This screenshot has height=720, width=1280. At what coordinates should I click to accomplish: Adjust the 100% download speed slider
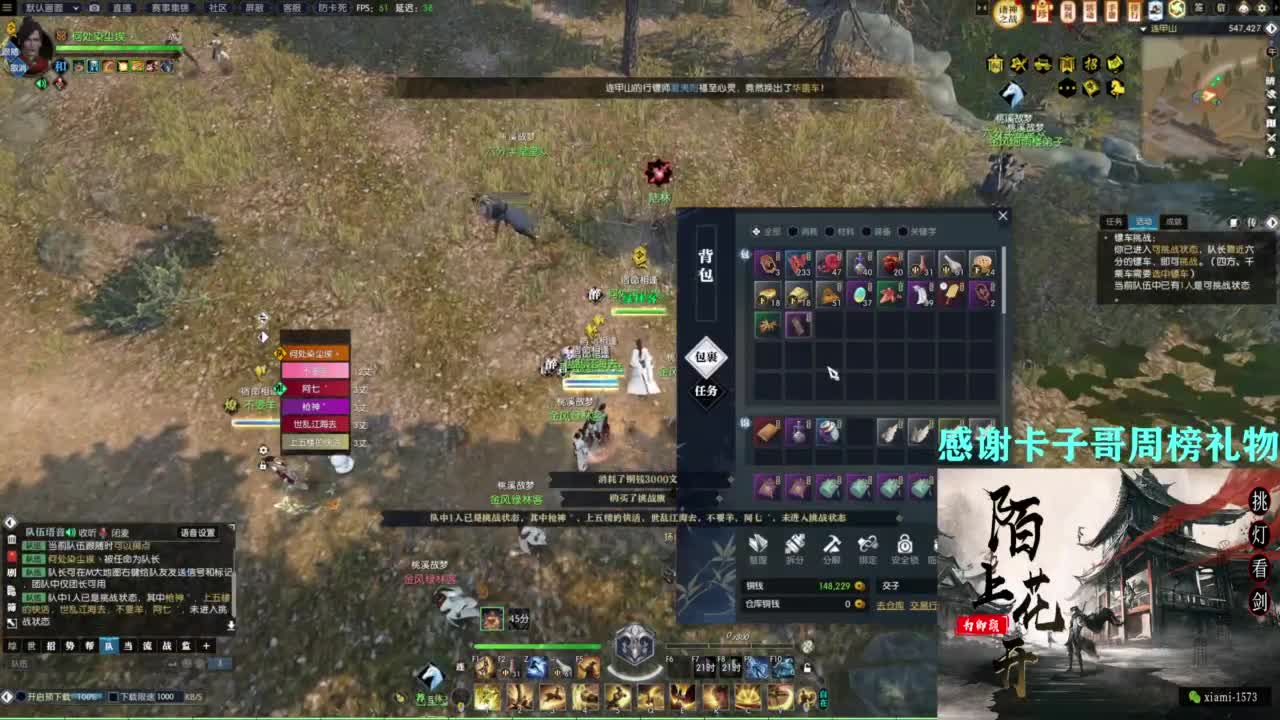(x=89, y=696)
